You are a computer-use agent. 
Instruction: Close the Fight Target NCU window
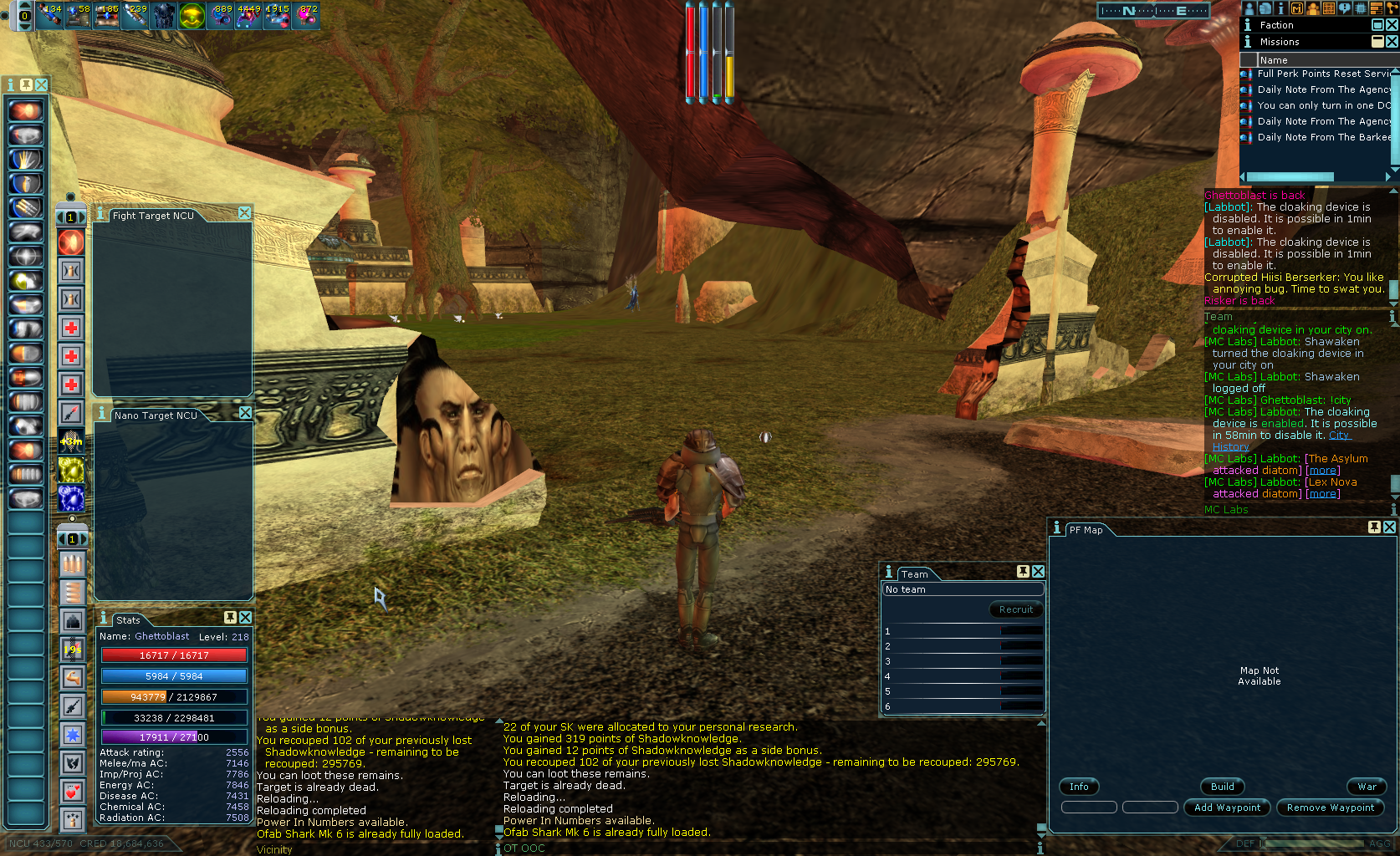point(244,213)
